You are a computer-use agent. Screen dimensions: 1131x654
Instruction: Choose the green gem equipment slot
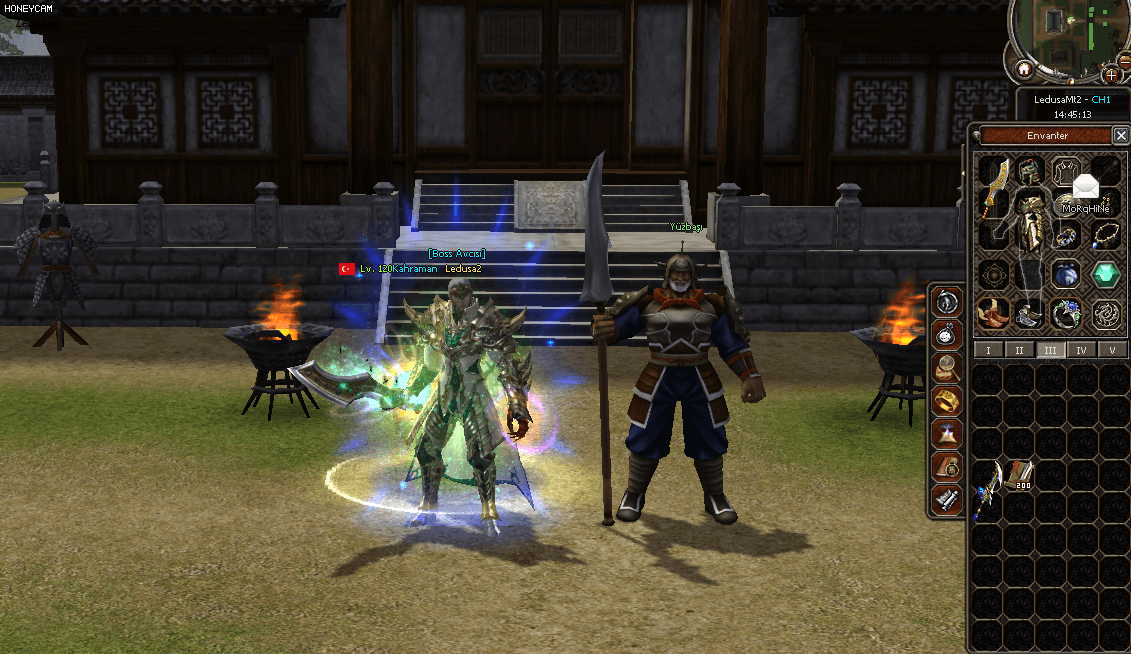[x=1105, y=274]
